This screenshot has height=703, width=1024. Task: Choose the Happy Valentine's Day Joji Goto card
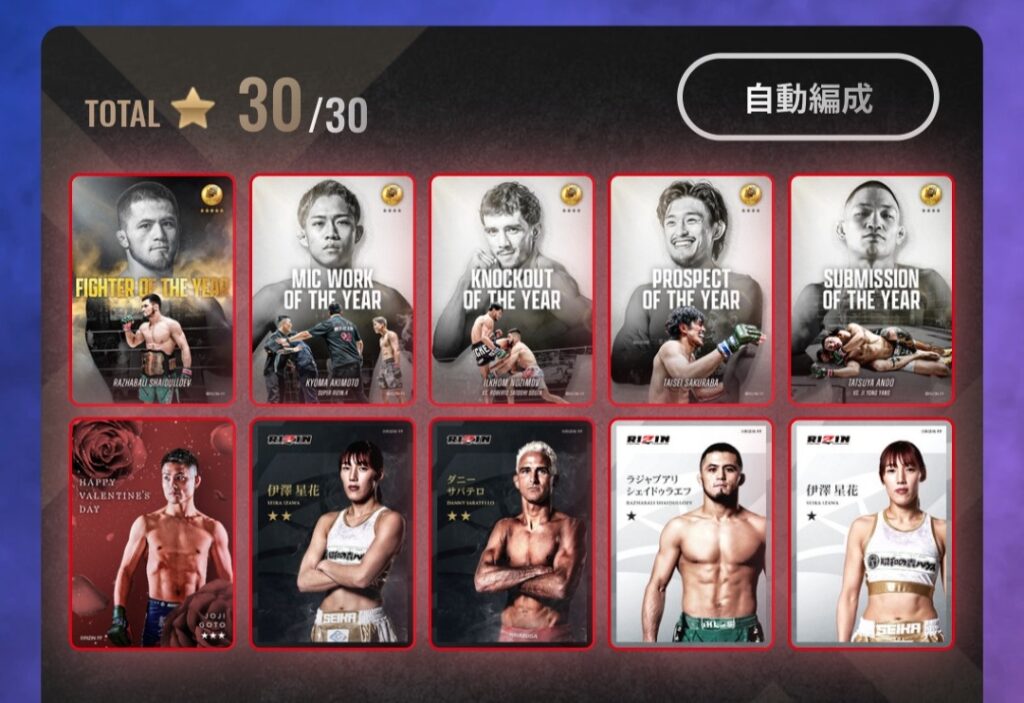pyautogui.click(x=152, y=534)
